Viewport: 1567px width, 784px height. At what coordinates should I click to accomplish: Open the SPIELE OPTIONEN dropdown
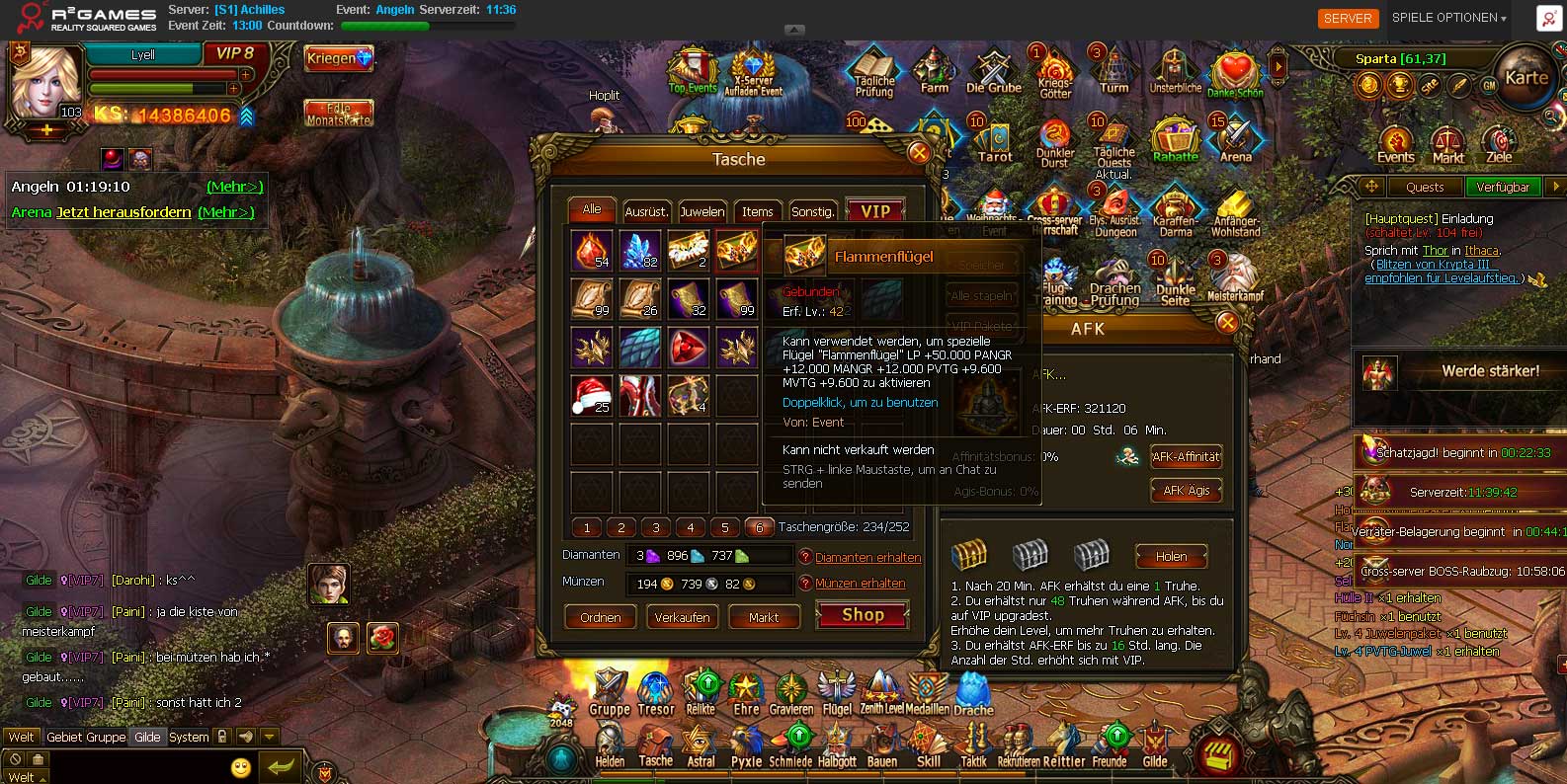(x=1449, y=18)
